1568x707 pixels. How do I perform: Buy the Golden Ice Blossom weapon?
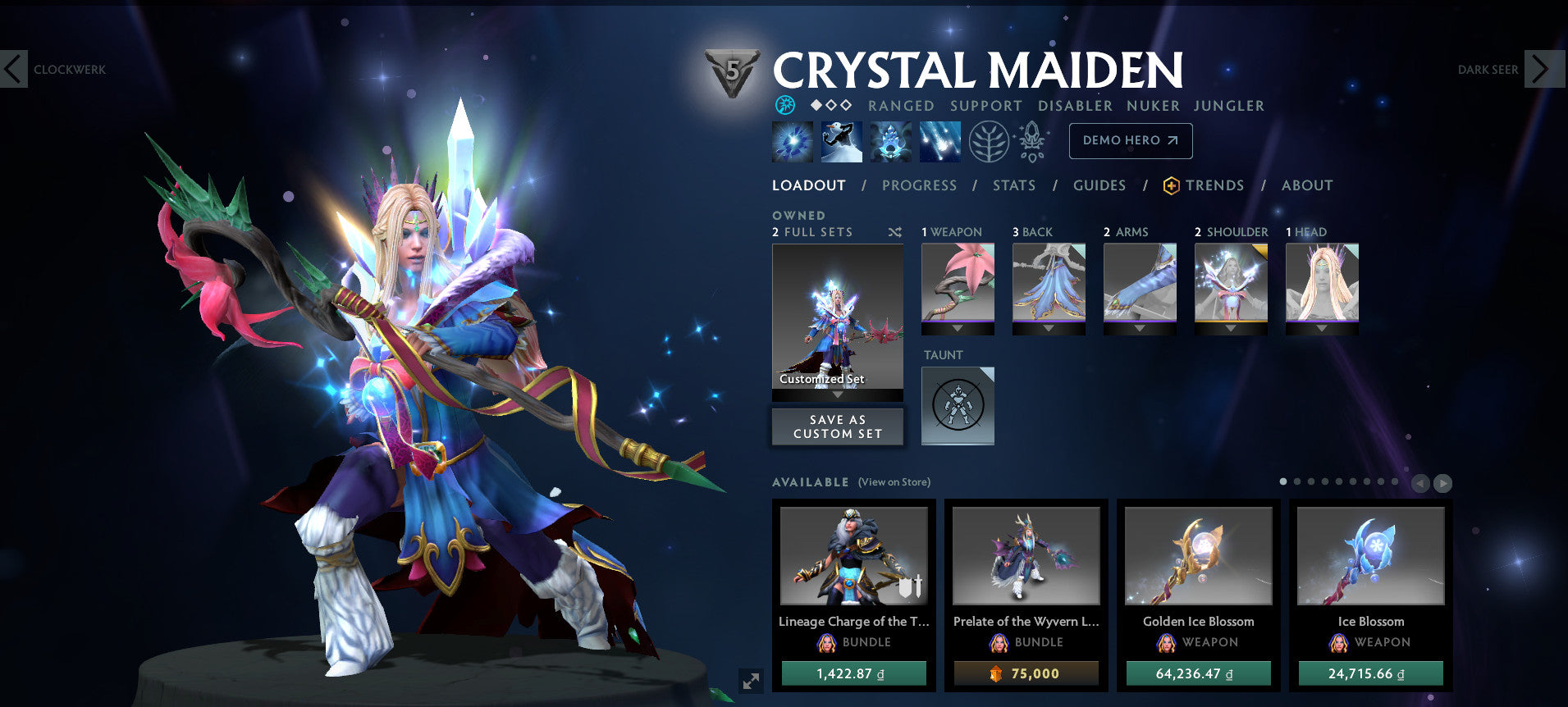pyautogui.click(x=1198, y=673)
